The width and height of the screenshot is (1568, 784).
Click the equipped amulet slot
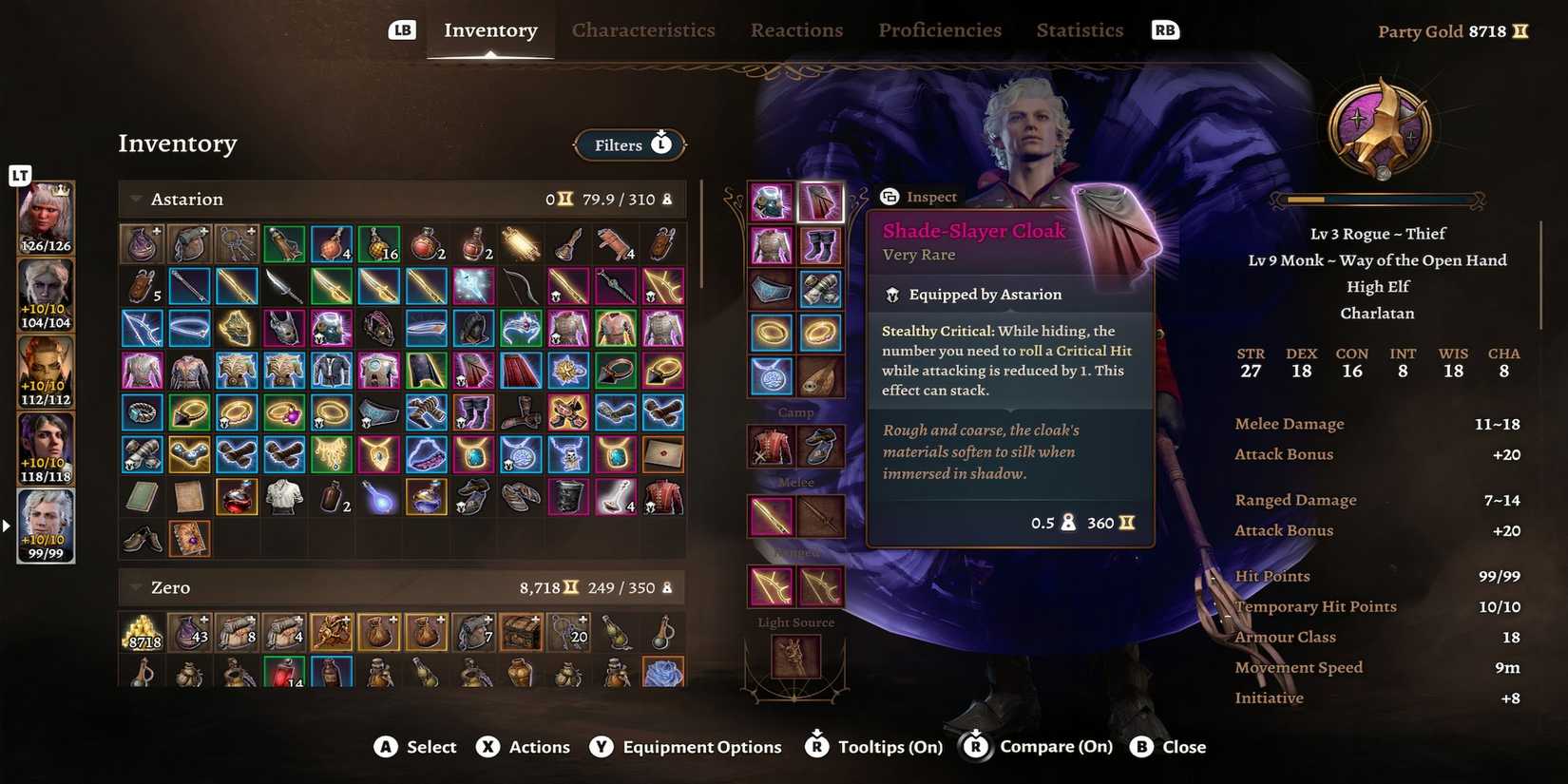click(x=771, y=376)
